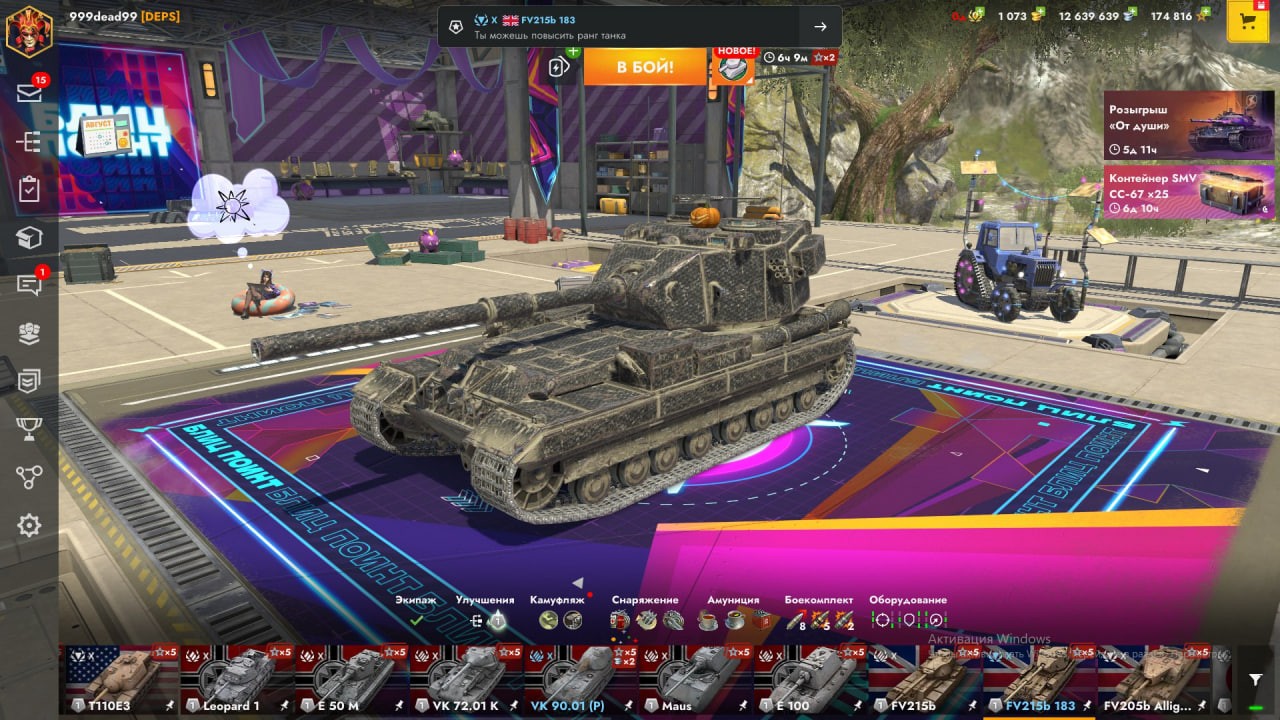1280x720 pixels.
Task: Open the missions clipboard icon
Action: (29, 189)
